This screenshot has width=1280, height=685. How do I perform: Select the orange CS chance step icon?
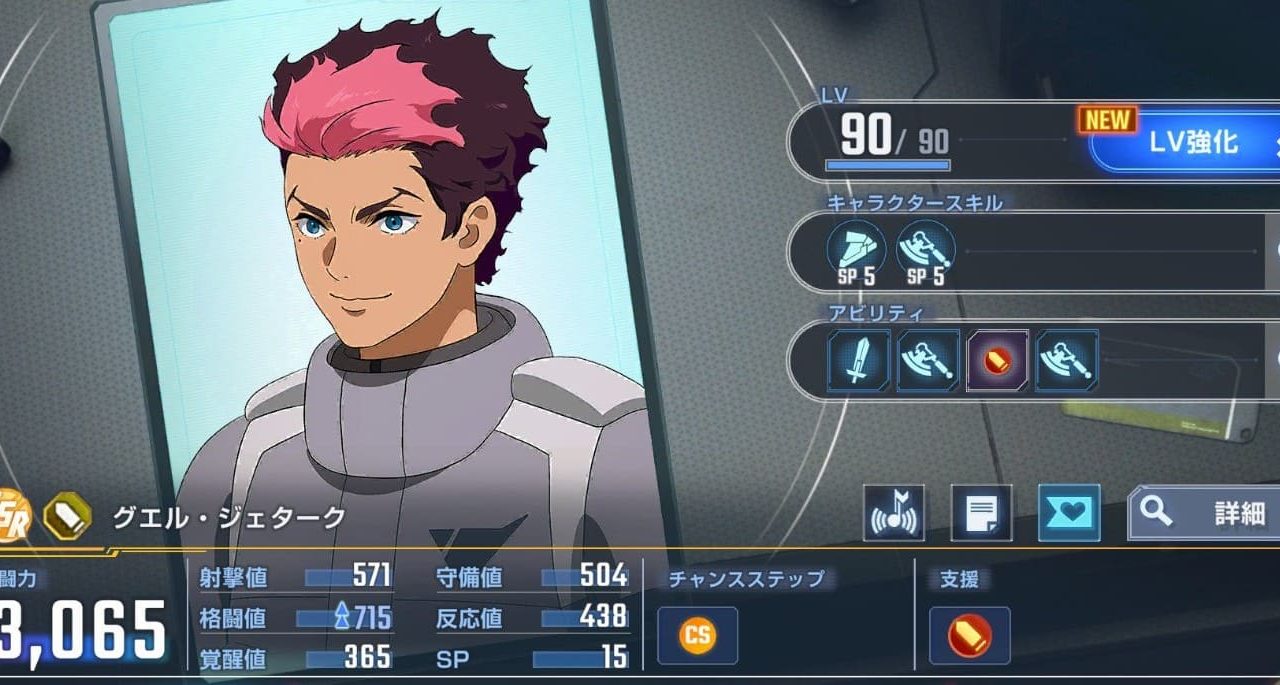(697, 636)
